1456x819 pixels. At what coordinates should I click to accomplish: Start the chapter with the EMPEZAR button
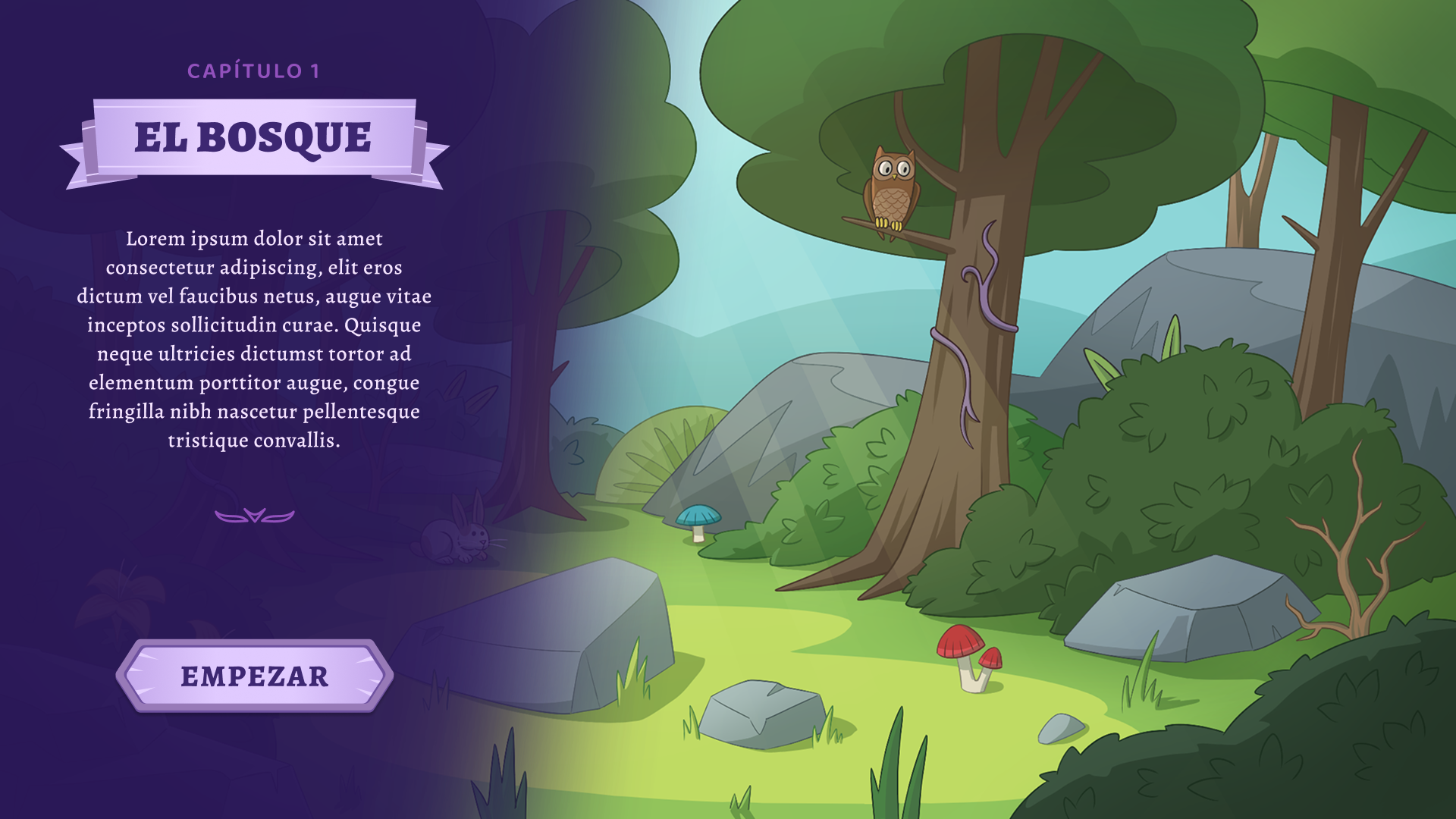[x=255, y=676]
